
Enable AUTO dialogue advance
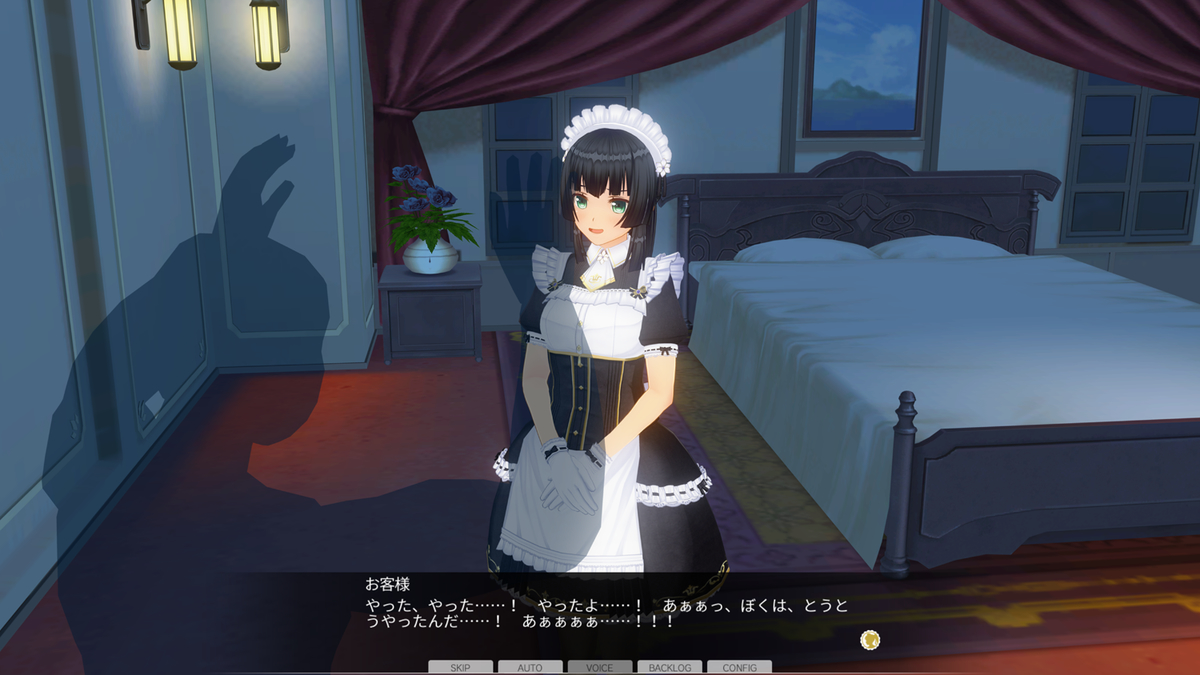(530, 667)
